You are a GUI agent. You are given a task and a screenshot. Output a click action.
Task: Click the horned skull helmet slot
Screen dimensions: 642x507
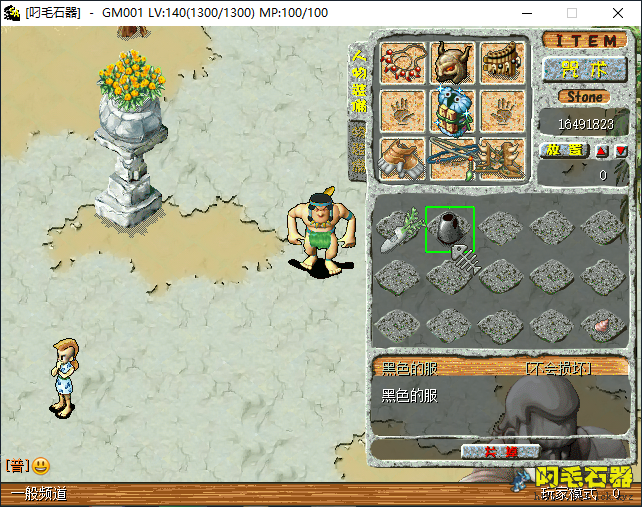pos(452,63)
